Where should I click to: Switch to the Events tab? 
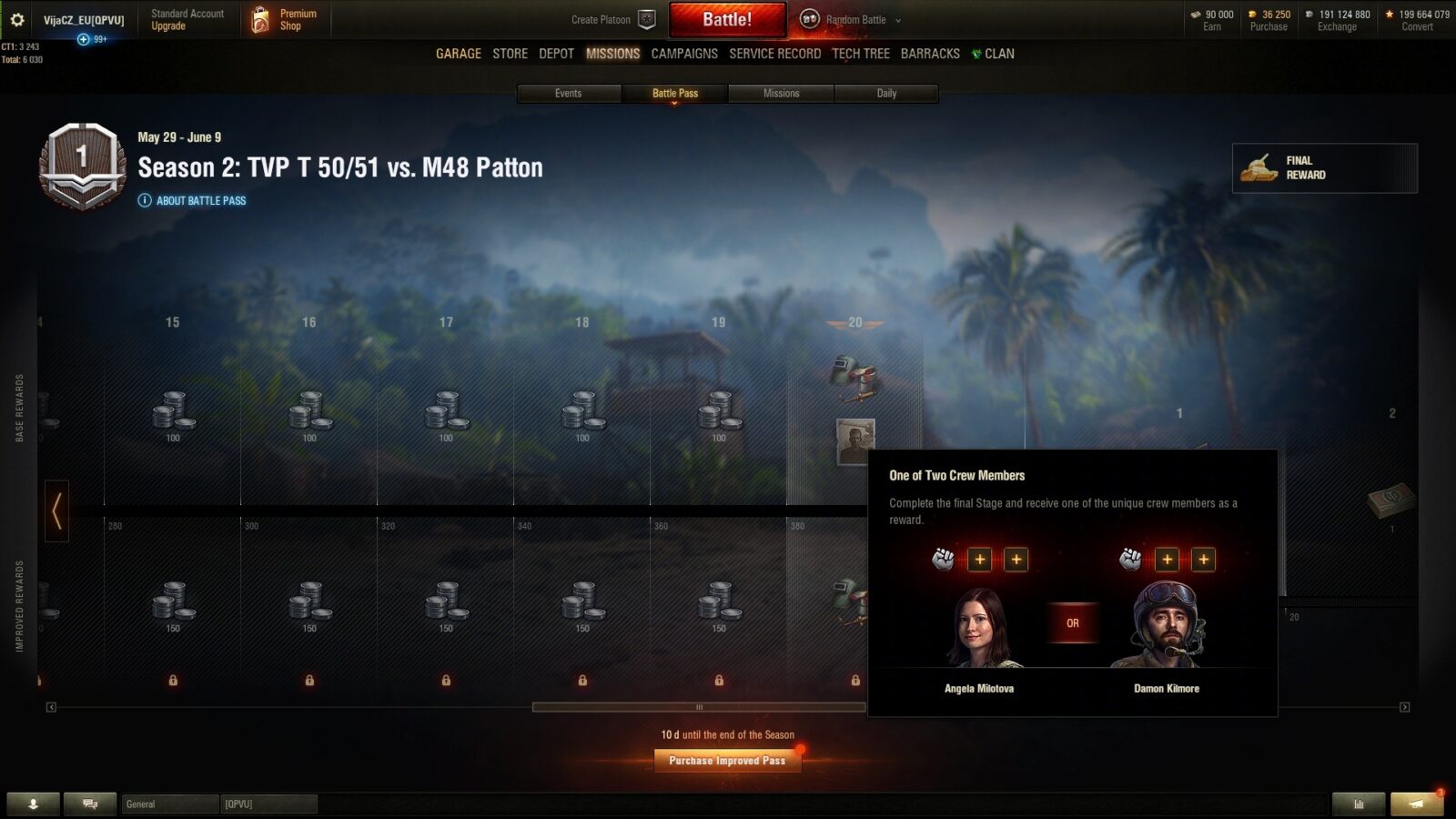coord(569,93)
